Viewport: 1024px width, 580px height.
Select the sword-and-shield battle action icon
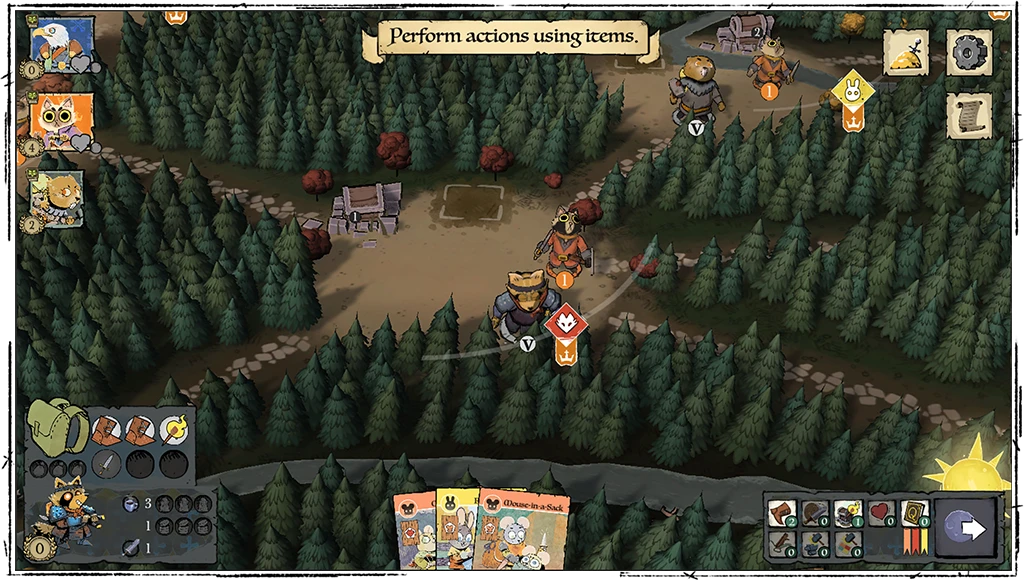click(x=813, y=513)
